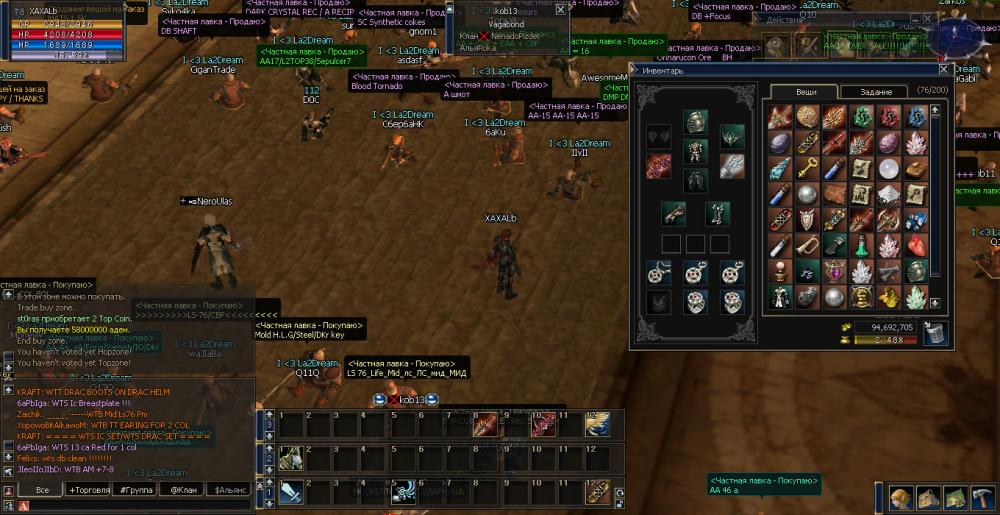Close the kob13 target window
Image resolution: width=1000 pixels, height=515 pixels.
560,10
